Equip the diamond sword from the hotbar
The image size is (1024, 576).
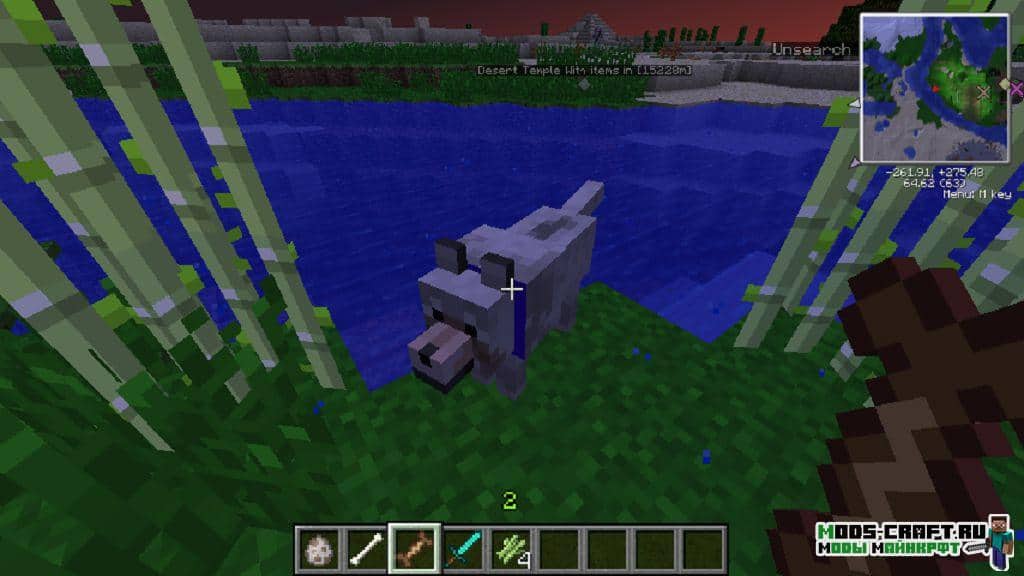pos(462,549)
